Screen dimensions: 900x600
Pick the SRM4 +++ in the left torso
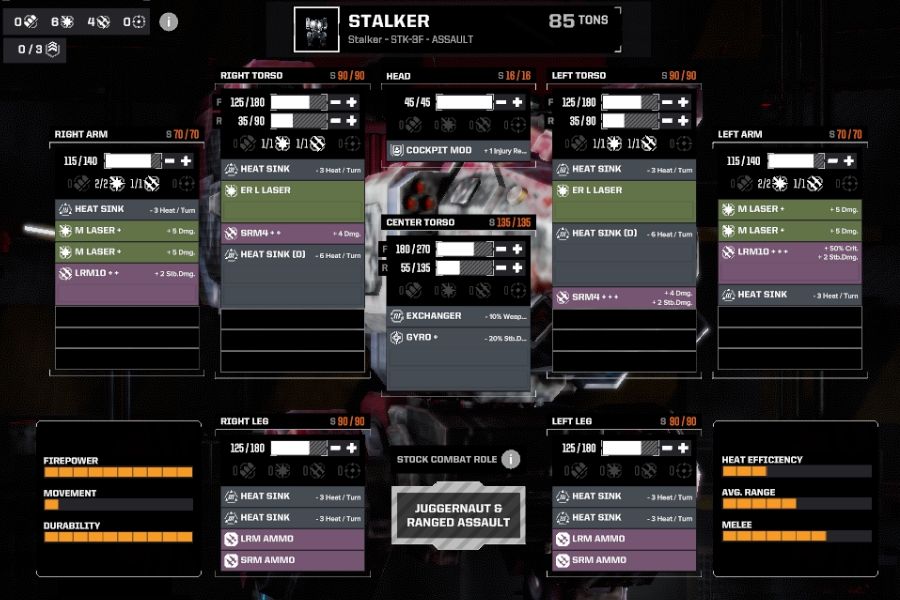[624, 298]
